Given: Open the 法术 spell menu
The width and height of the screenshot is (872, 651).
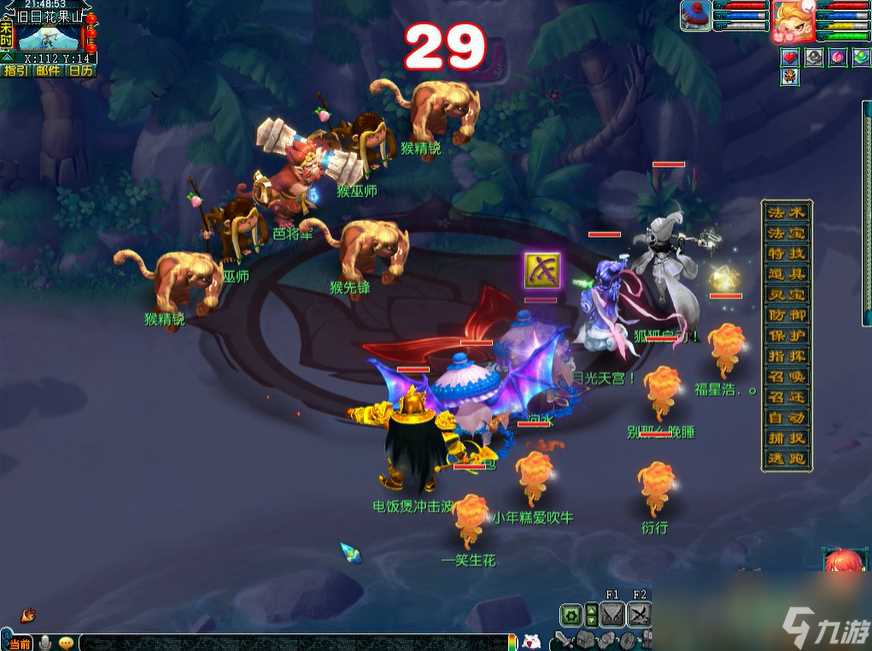Looking at the screenshot, I should pyautogui.click(x=787, y=212).
